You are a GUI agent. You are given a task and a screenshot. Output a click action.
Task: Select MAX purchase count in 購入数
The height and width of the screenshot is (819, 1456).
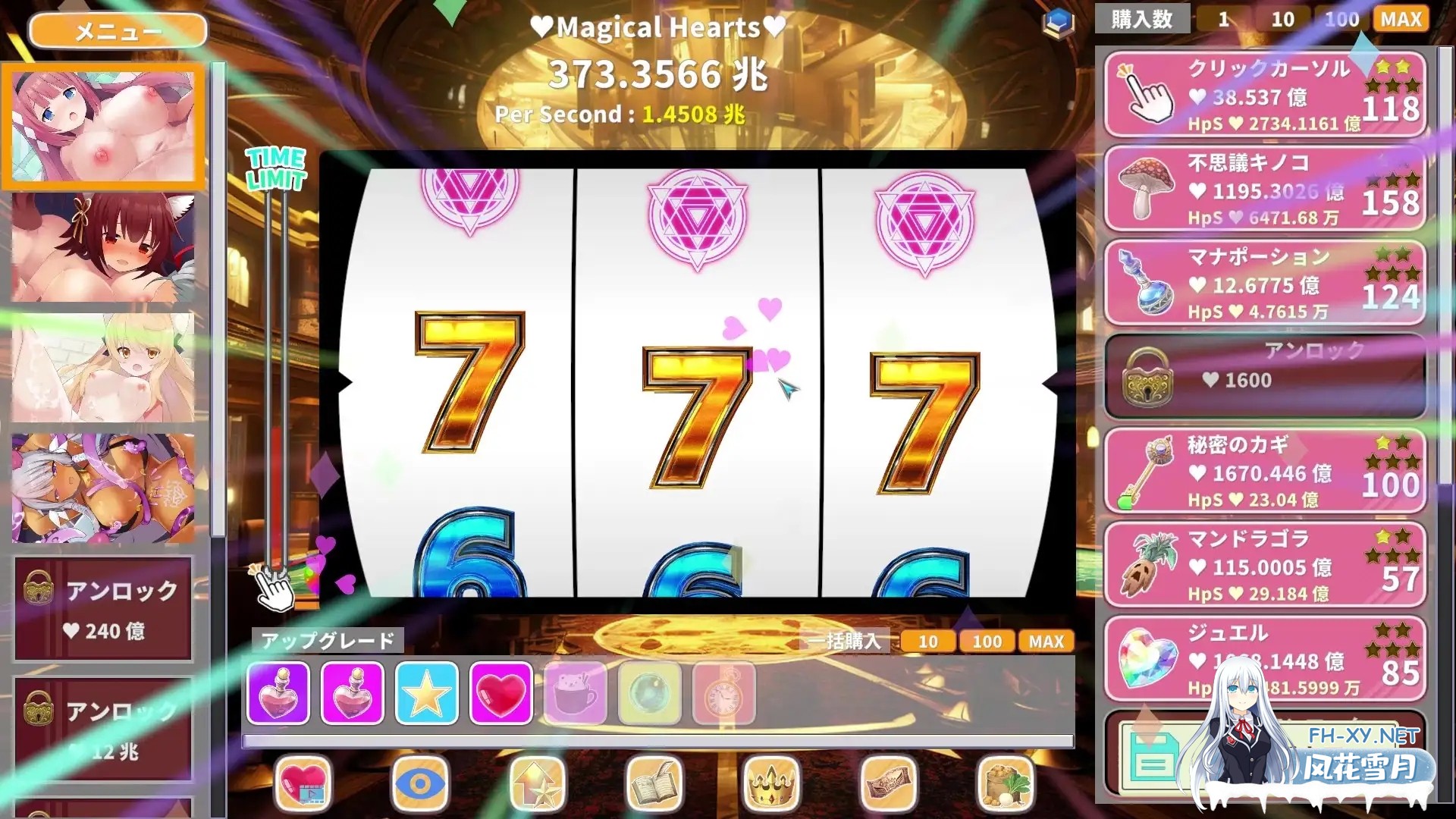point(1400,20)
